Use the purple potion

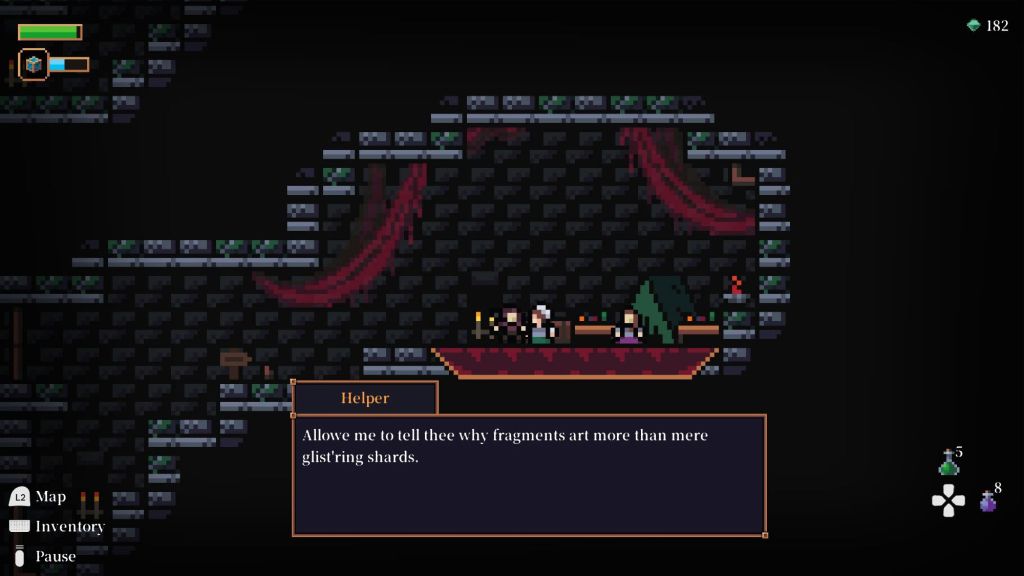[987, 501]
